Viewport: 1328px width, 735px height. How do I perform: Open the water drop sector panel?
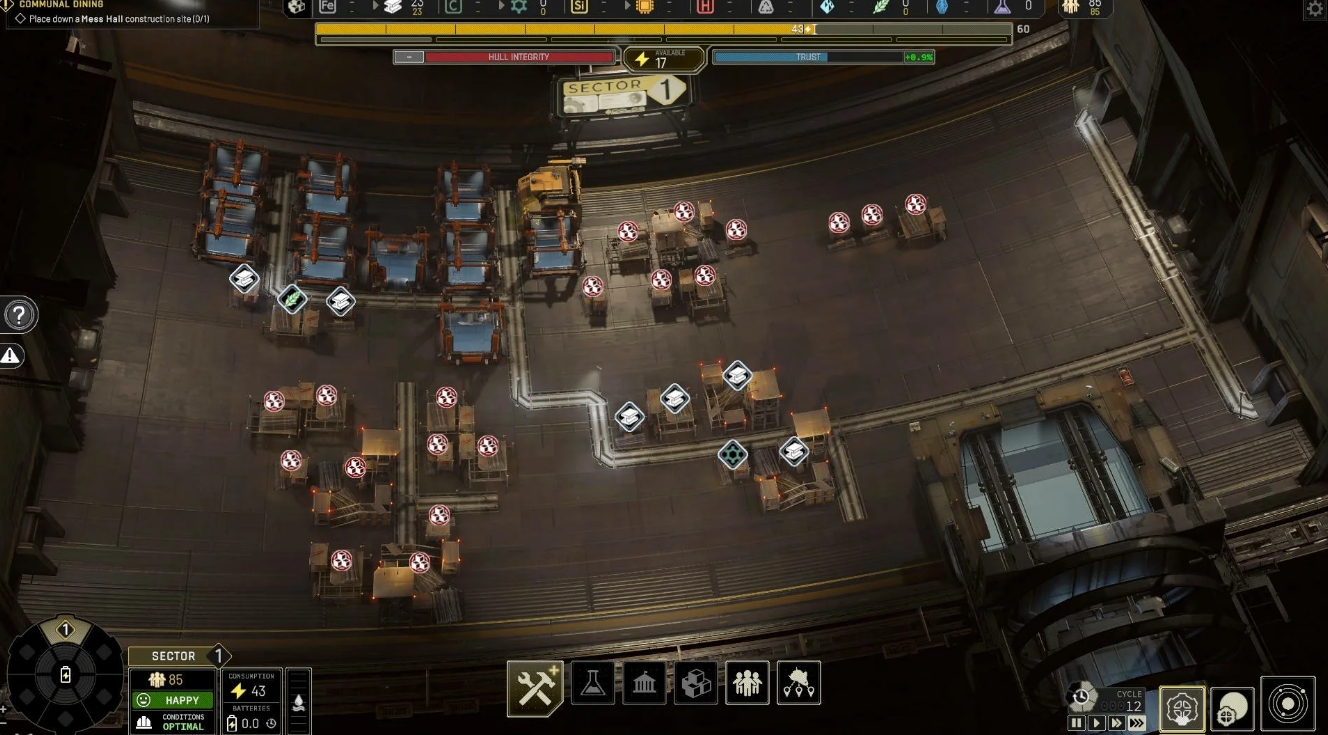click(298, 700)
